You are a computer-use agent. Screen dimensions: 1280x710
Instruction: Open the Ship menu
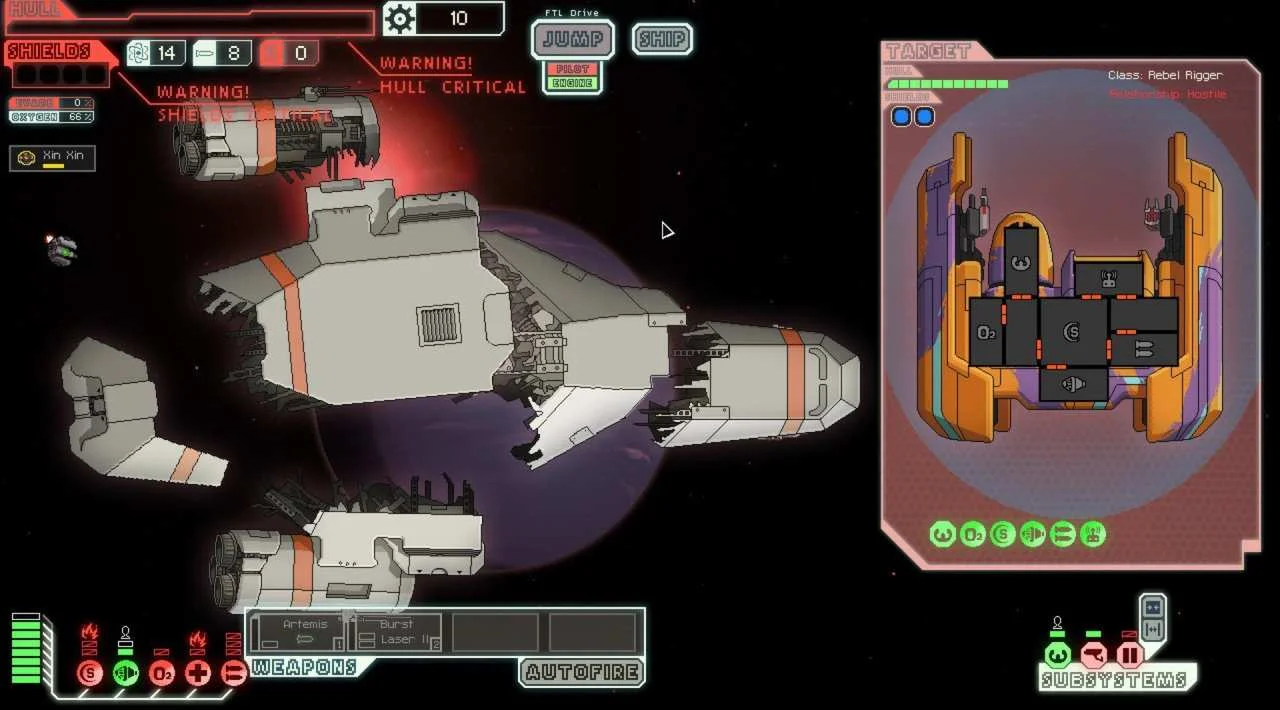pyautogui.click(x=662, y=39)
